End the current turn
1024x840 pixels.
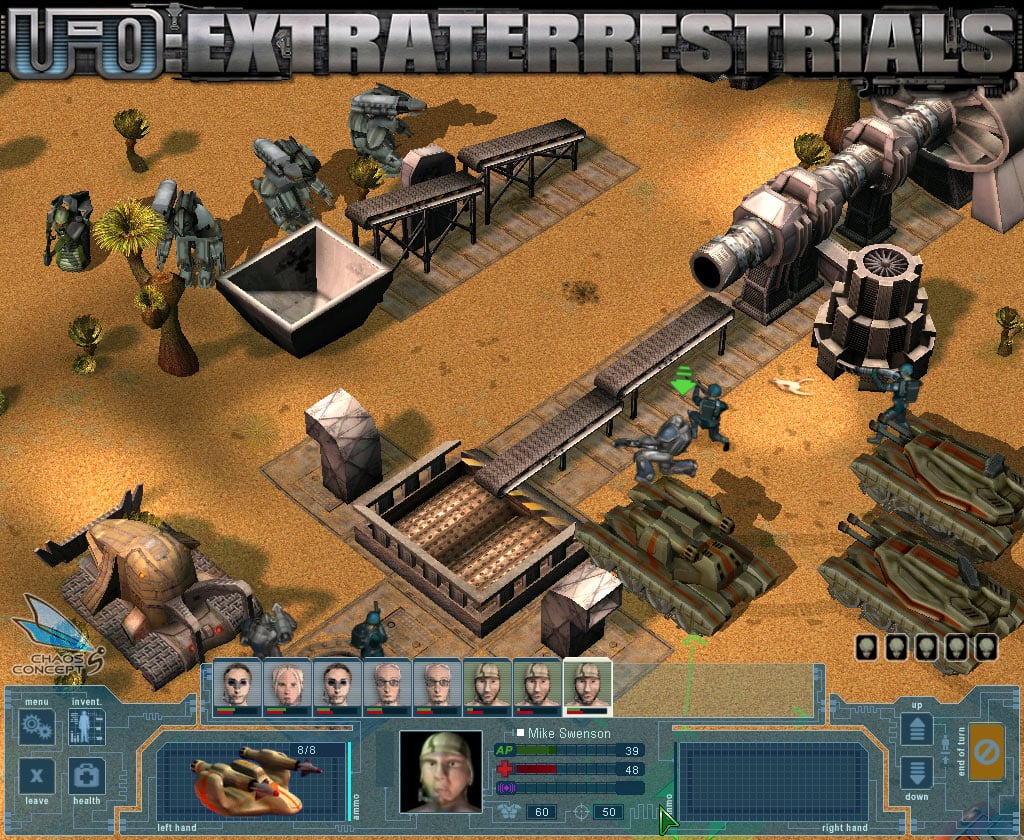pos(986,752)
